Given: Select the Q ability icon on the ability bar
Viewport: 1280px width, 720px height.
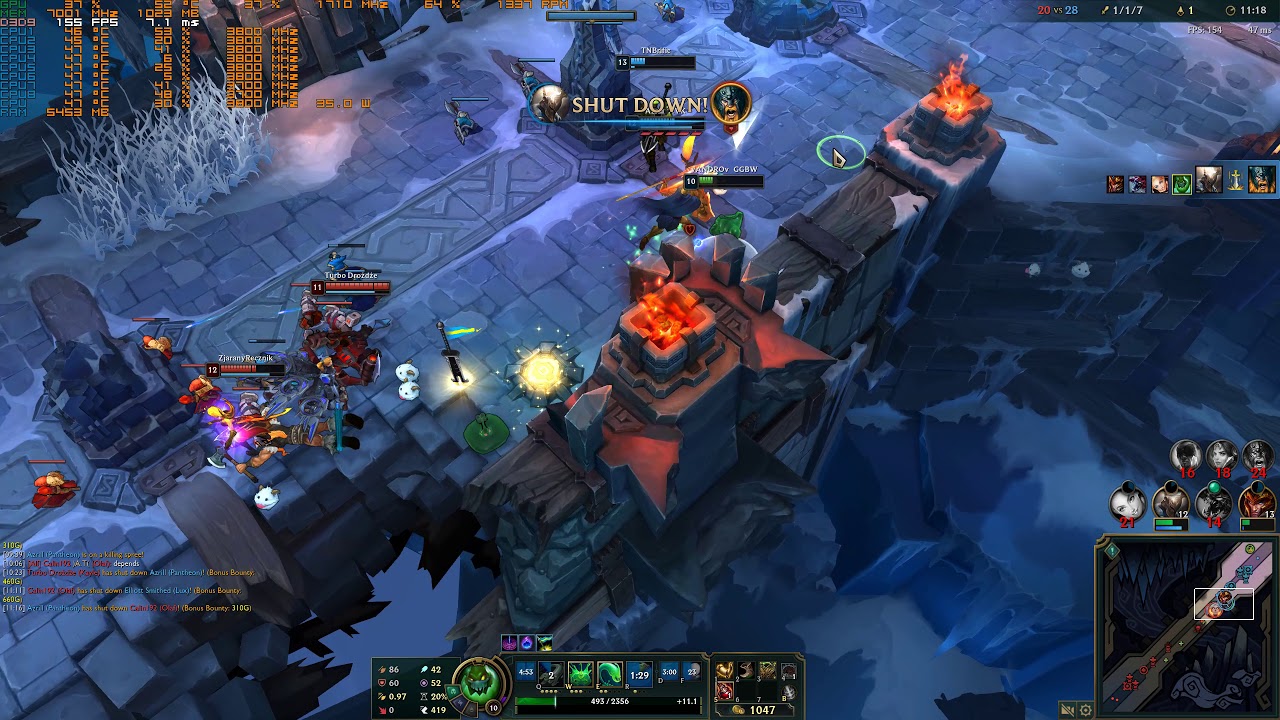Looking at the screenshot, I should (x=550, y=673).
